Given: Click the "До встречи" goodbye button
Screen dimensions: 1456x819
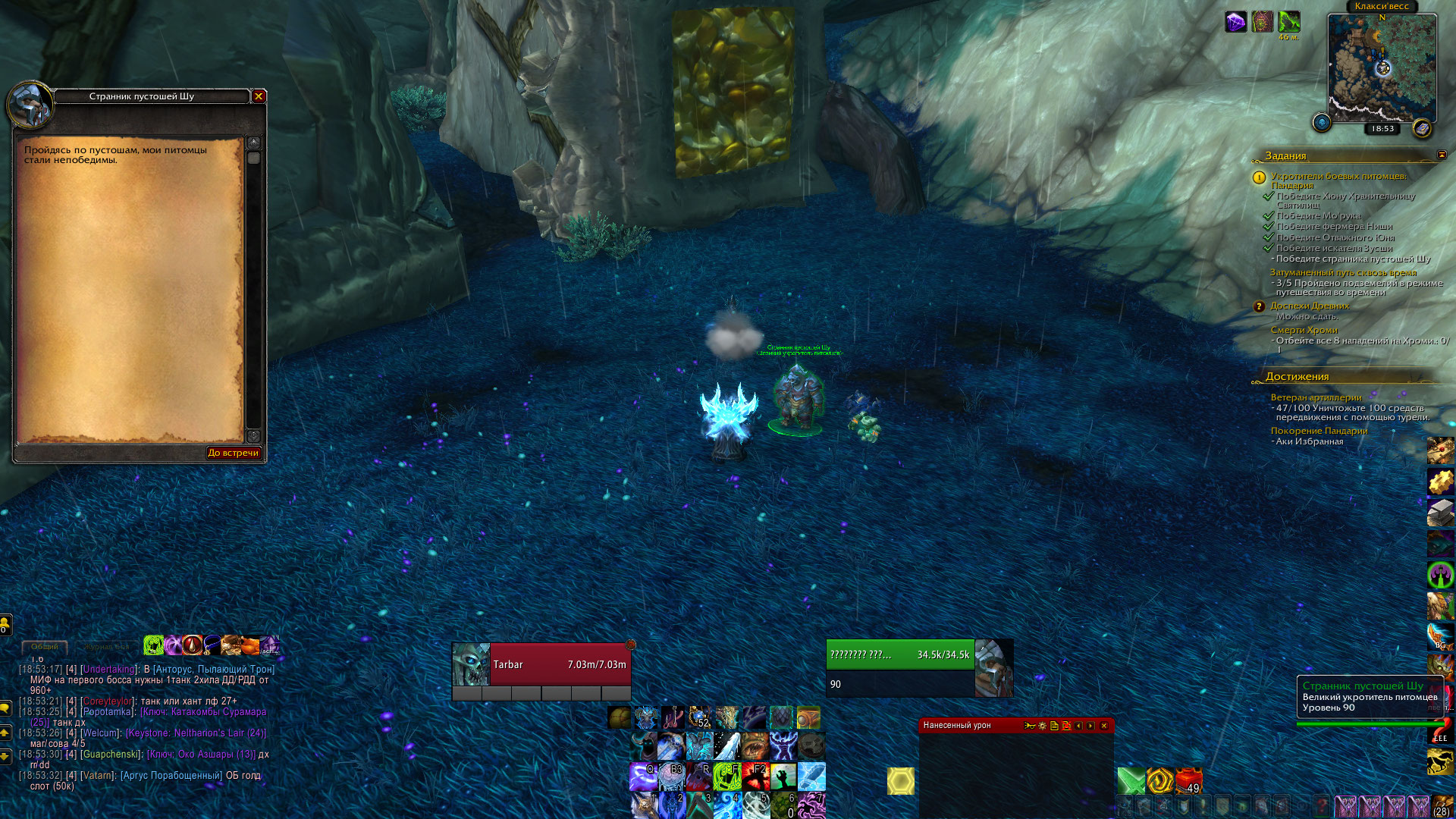Looking at the screenshot, I should 233,453.
